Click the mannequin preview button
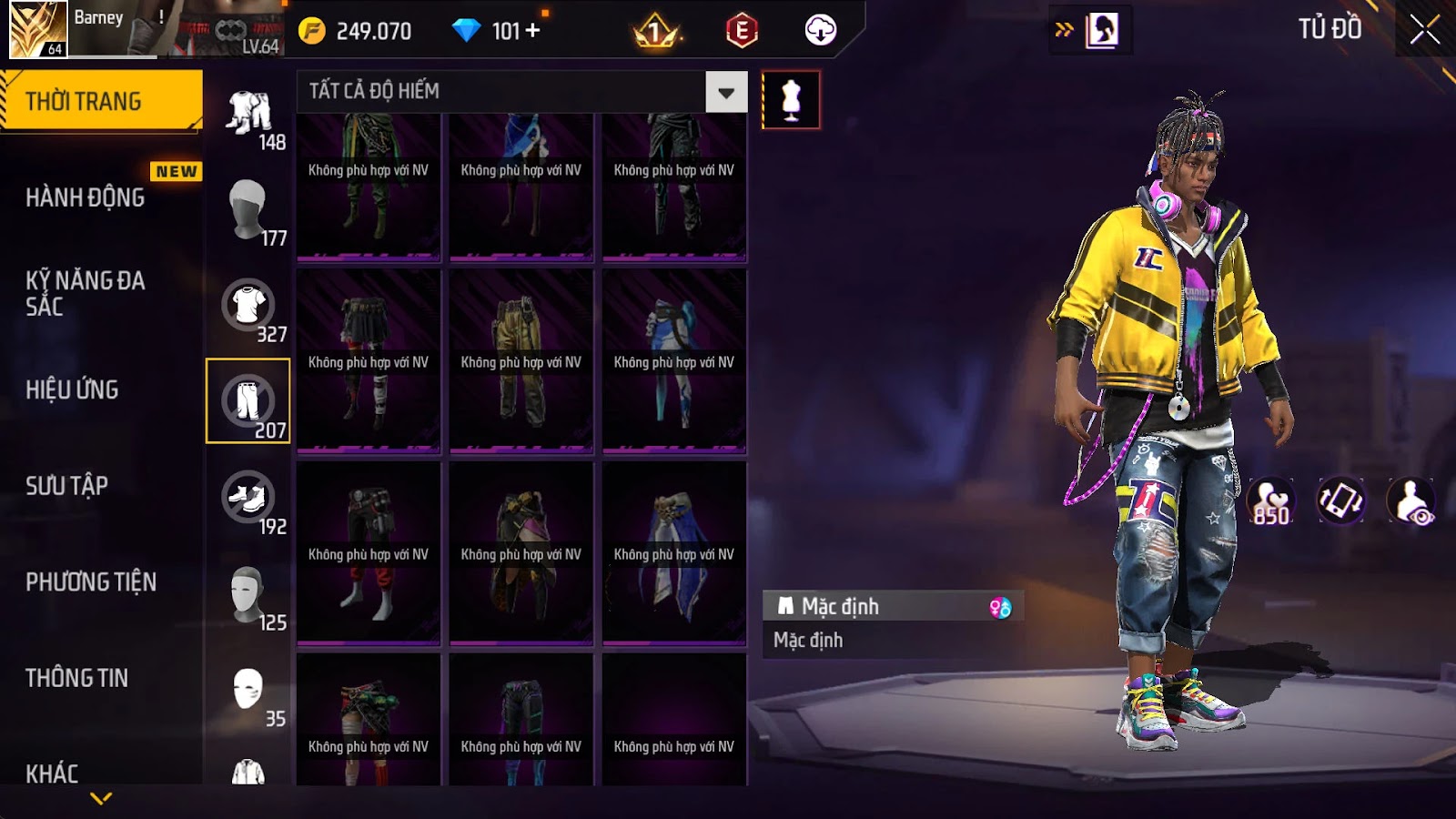Screen dimensions: 1456x819 tap(791, 100)
